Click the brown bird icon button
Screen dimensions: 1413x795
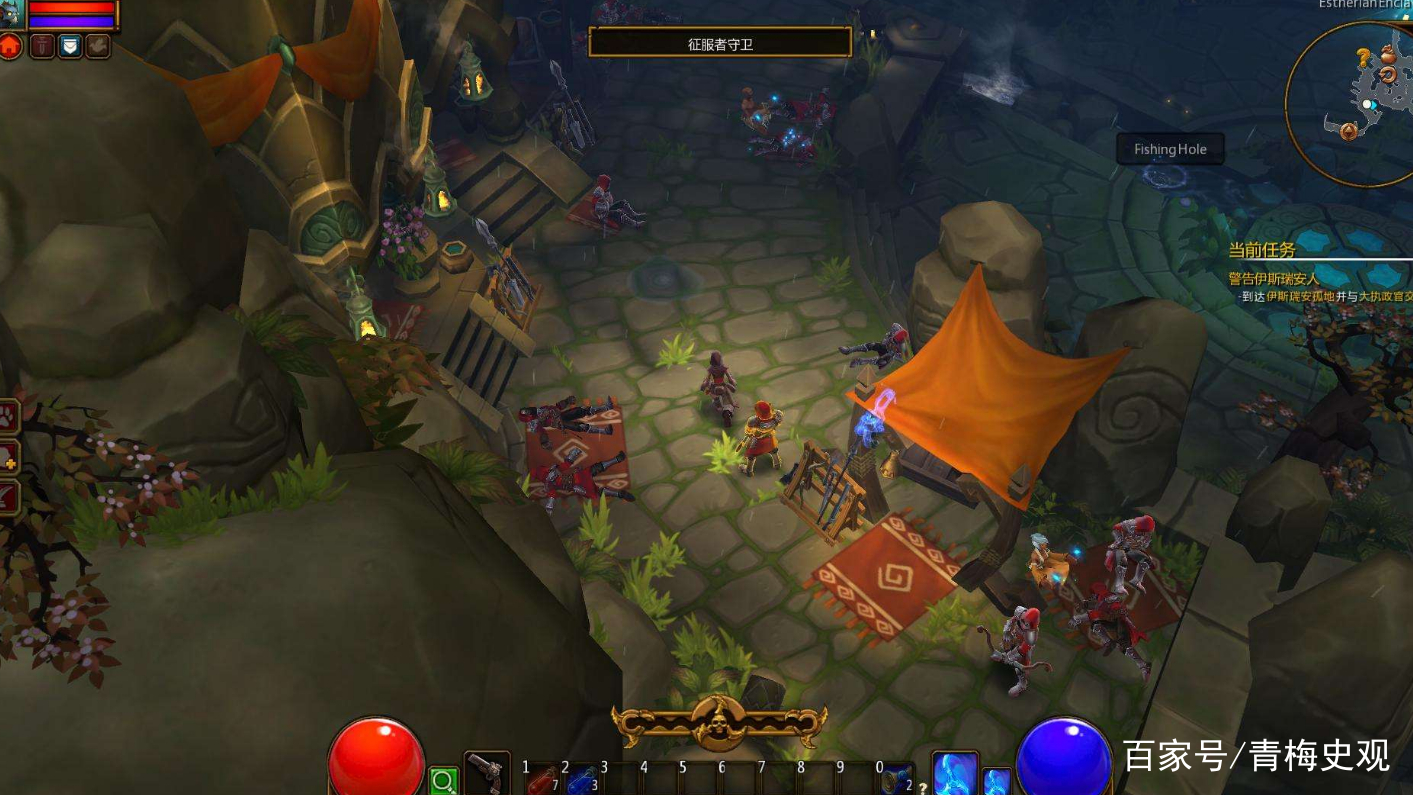(98, 45)
